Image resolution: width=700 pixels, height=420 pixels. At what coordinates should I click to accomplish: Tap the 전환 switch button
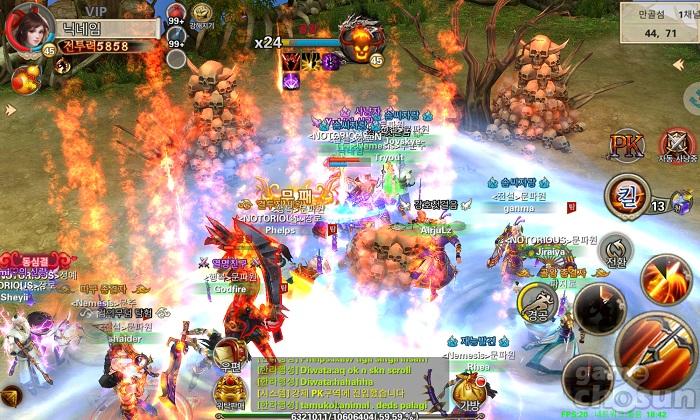[617, 251]
